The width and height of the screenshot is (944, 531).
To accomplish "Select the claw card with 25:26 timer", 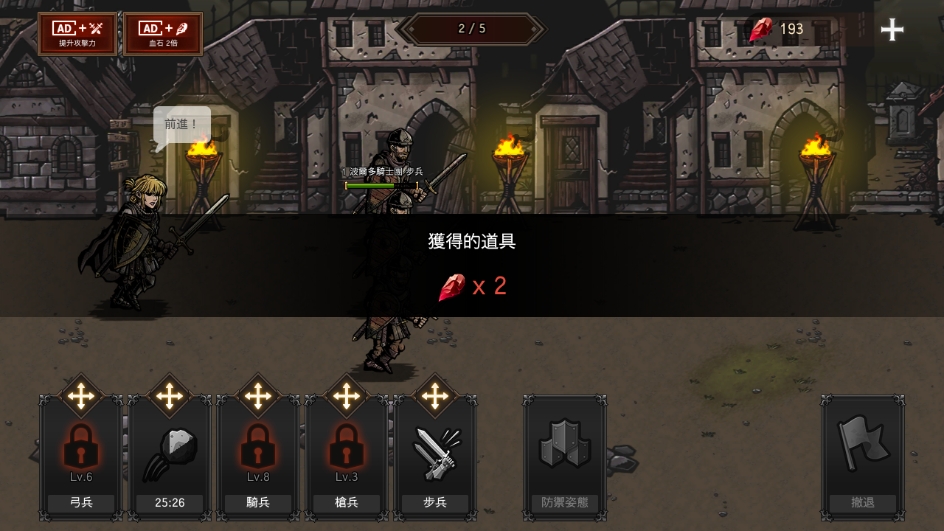I will (x=169, y=455).
